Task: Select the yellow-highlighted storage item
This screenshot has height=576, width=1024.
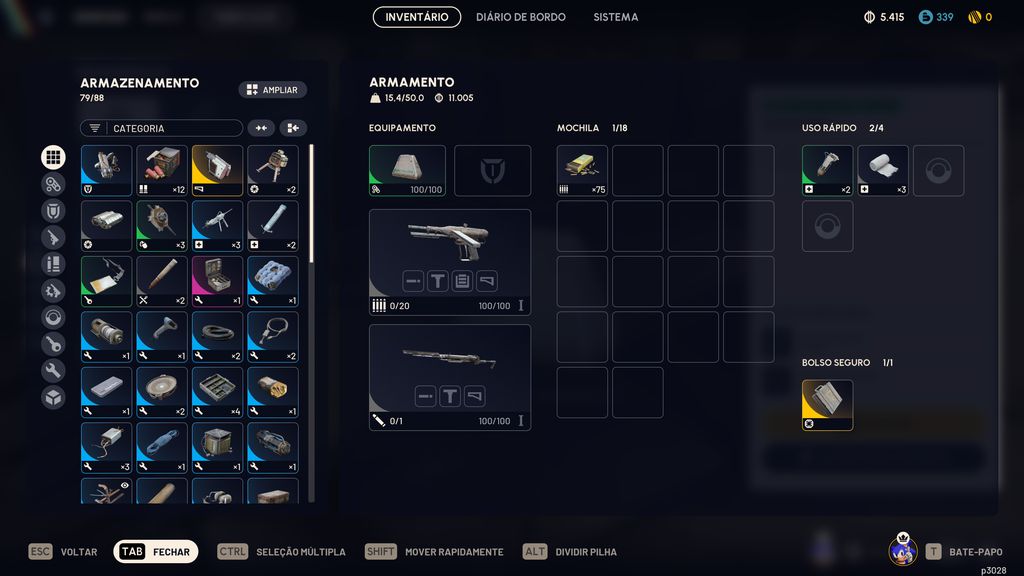Action: (x=217, y=170)
